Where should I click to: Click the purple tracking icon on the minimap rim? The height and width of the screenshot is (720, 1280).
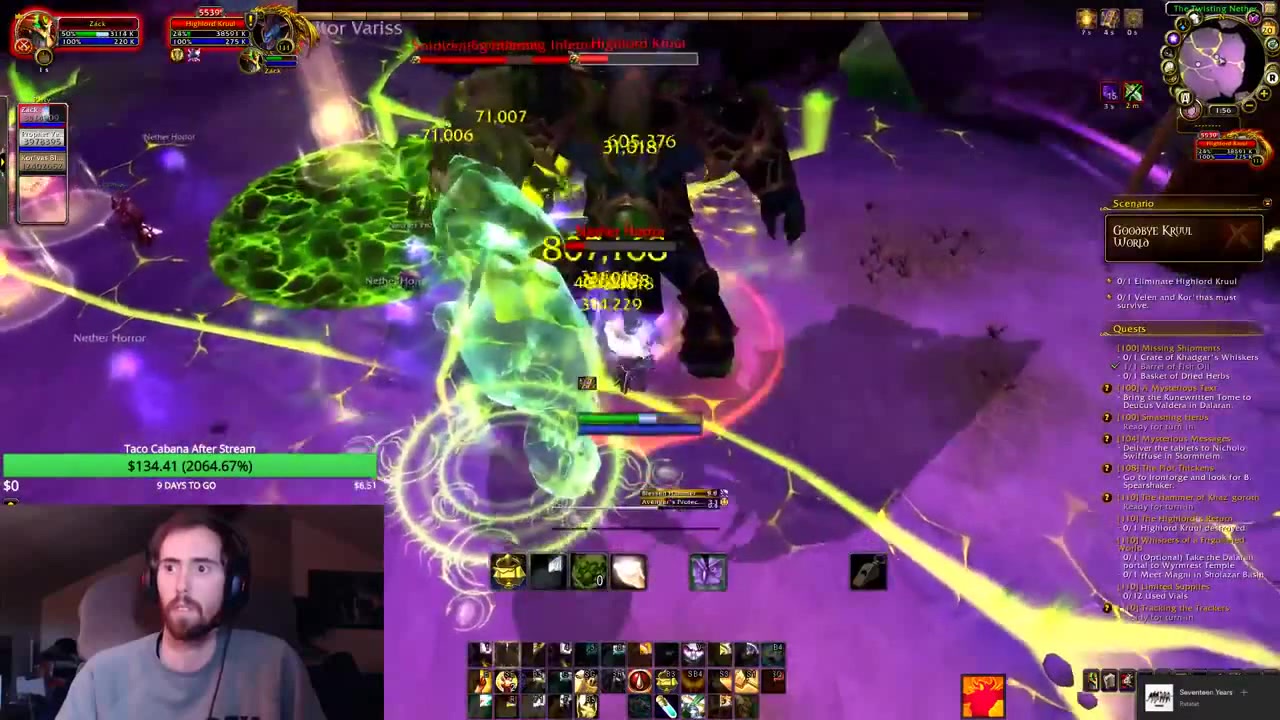[1173, 38]
